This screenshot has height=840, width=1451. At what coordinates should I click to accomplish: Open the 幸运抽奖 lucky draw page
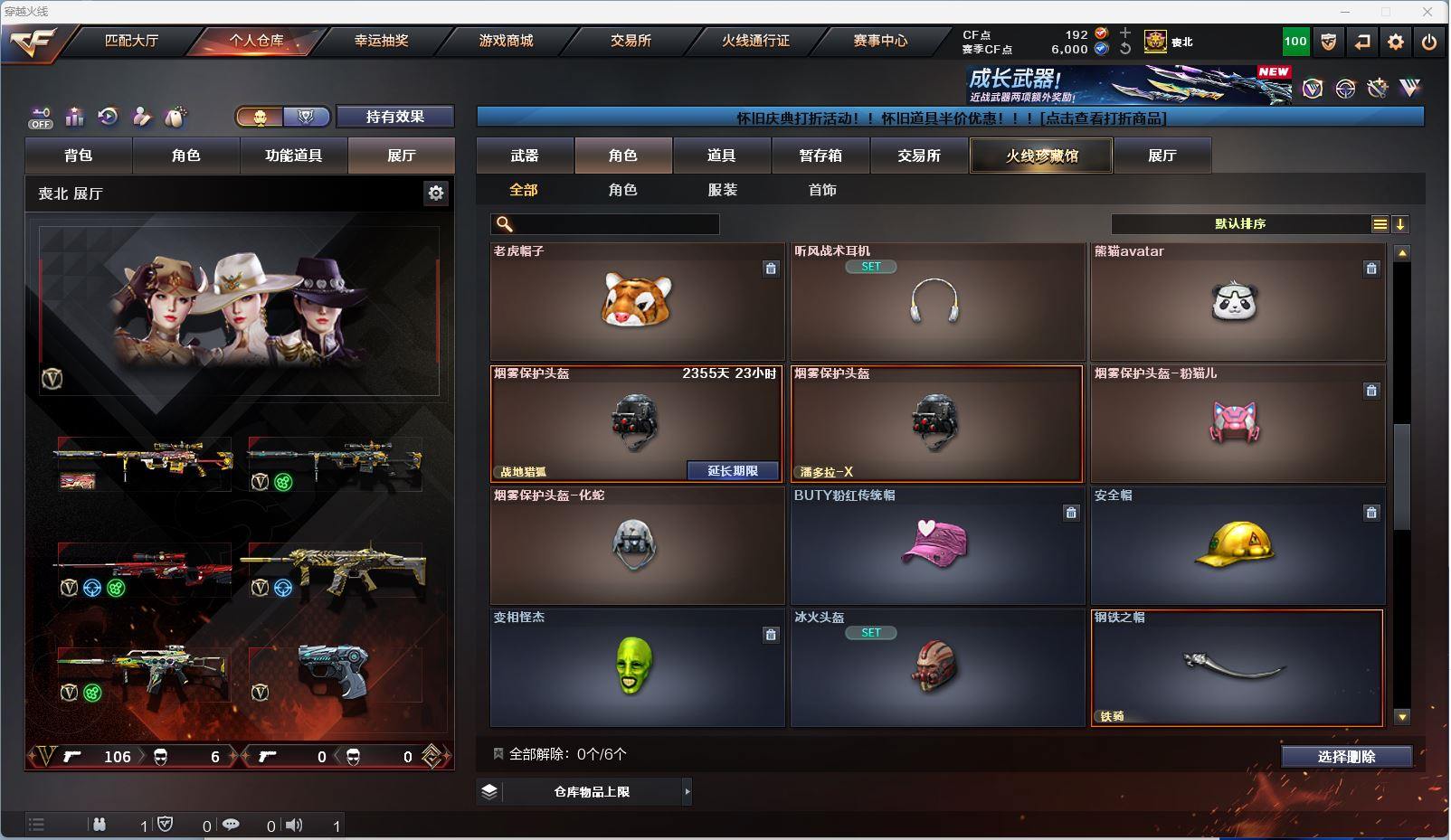(381, 41)
